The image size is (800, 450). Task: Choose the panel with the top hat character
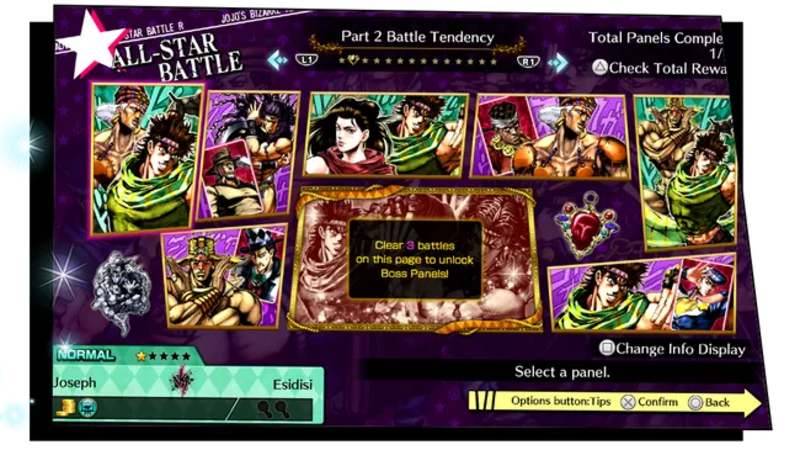tap(226, 277)
